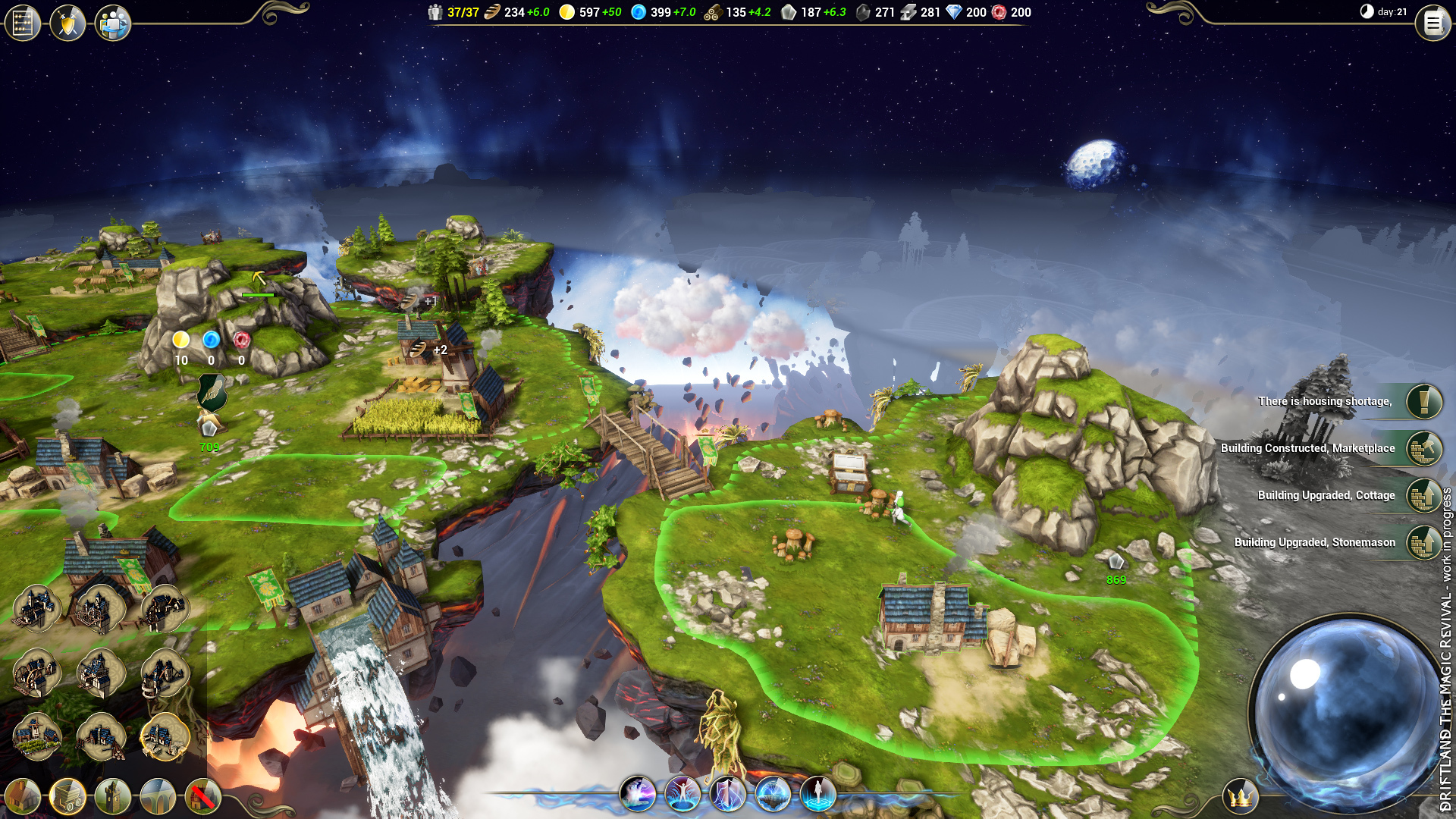The width and height of the screenshot is (1456, 819).
Task: Show the housing shortage notification
Action: (1423, 401)
